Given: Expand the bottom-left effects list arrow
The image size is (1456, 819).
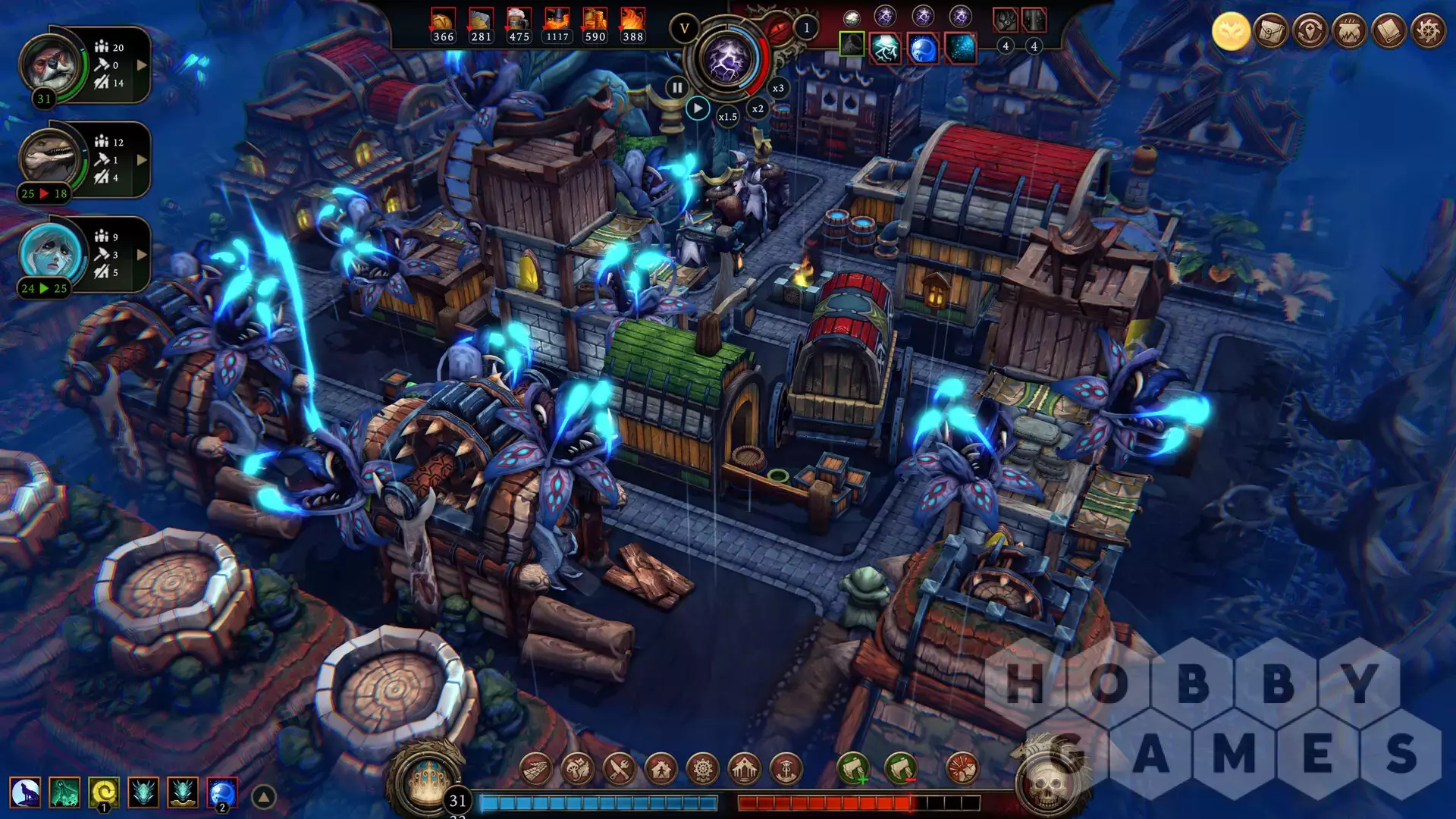Looking at the screenshot, I should [x=263, y=797].
